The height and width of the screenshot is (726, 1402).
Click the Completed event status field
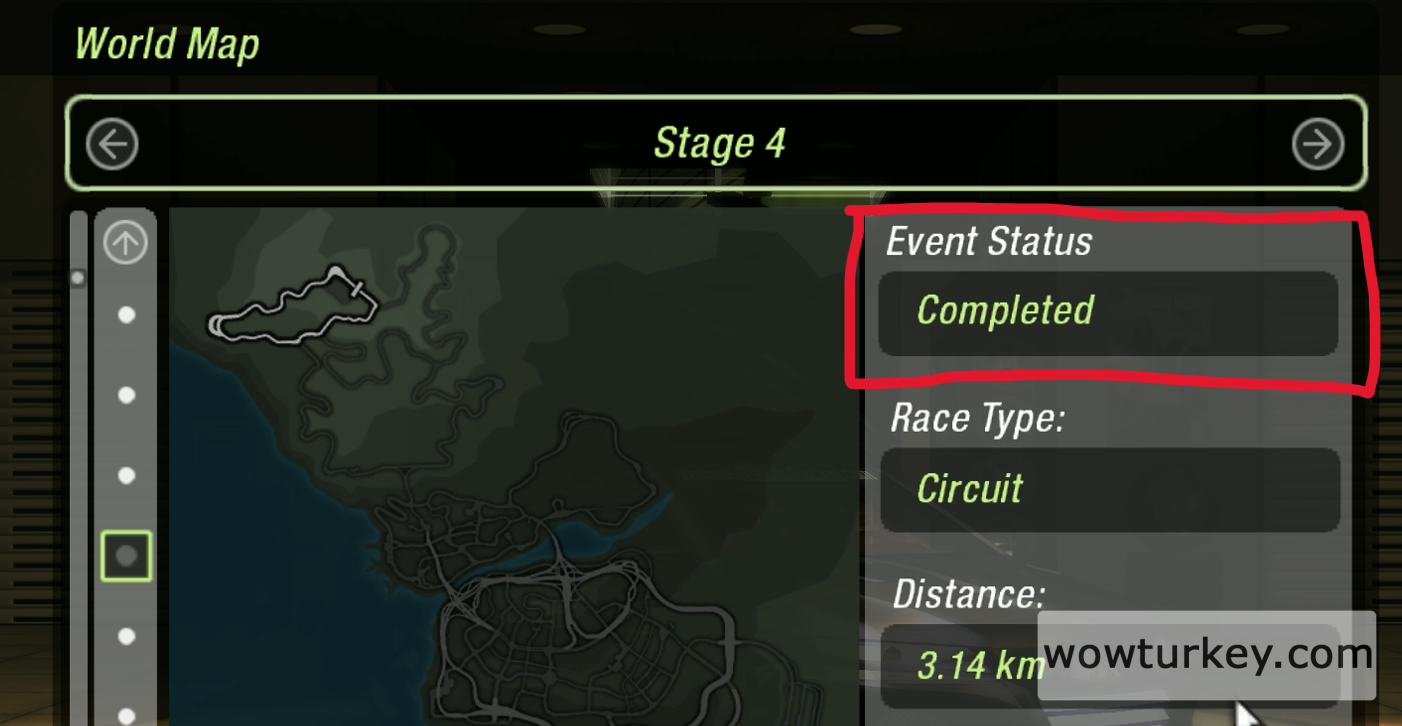click(x=1108, y=312)
